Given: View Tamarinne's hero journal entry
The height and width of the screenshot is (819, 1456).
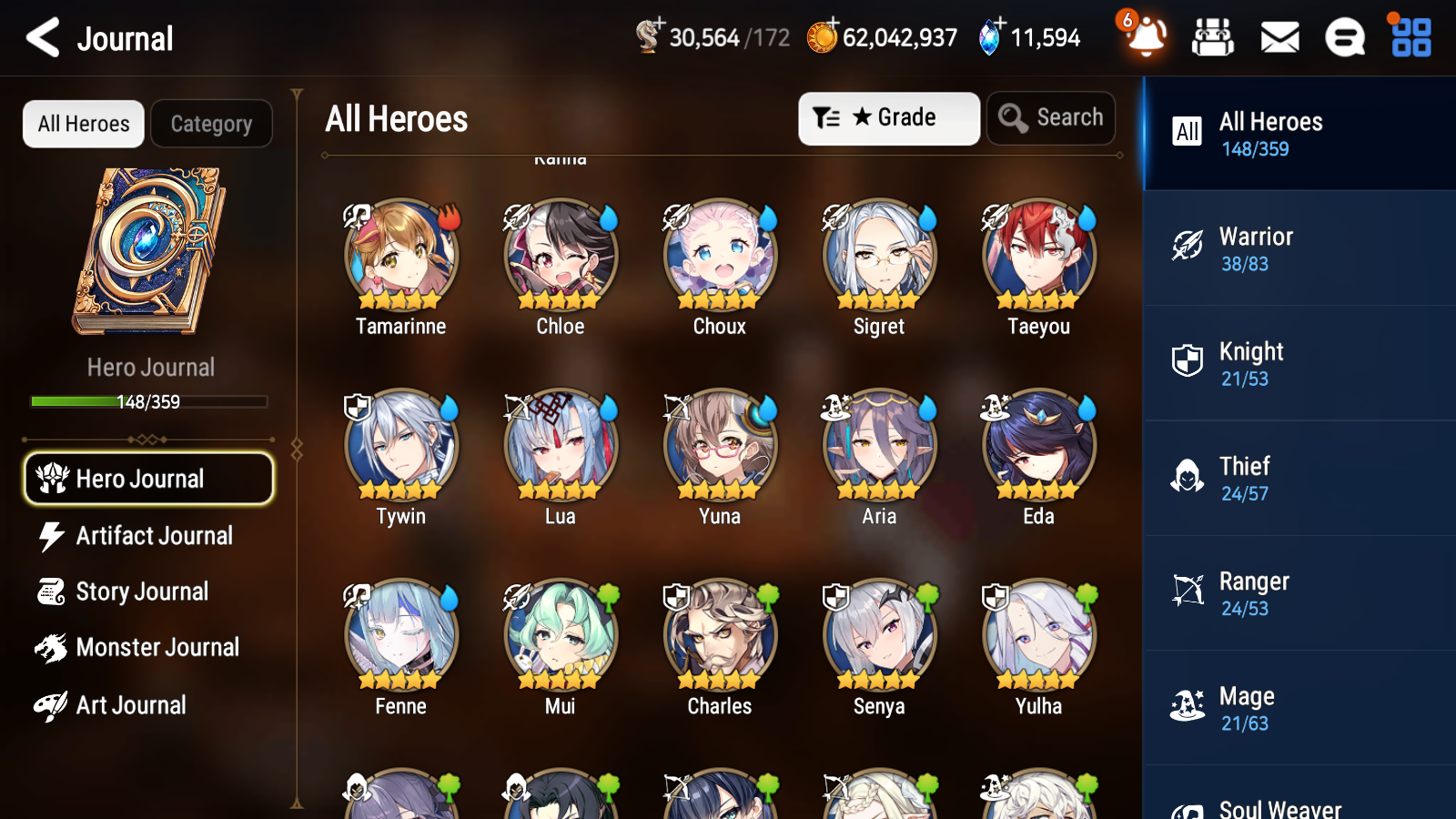Looking at the screenshot, I should point(399,258).
